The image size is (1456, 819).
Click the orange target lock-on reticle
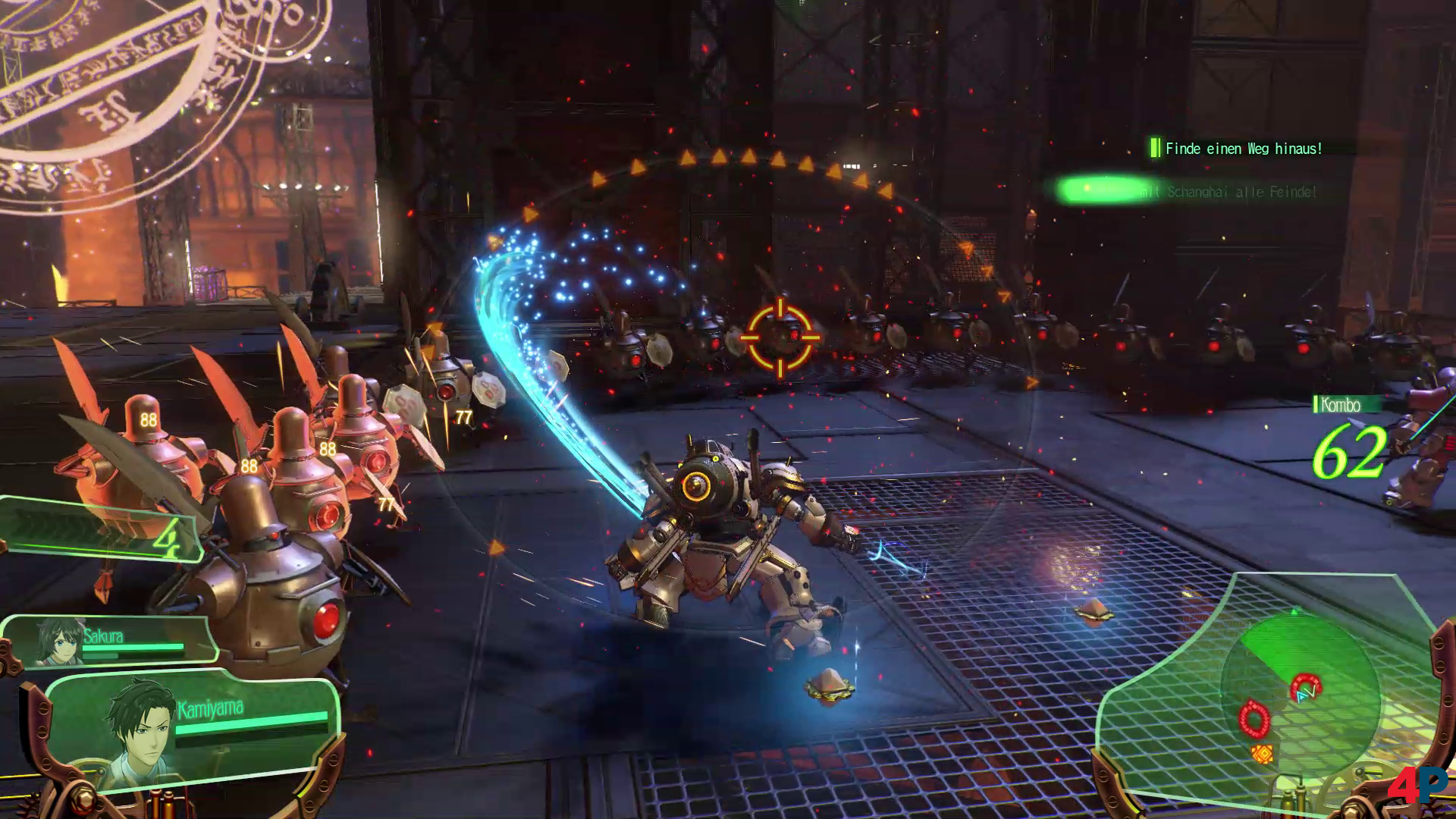click(780, 337)
